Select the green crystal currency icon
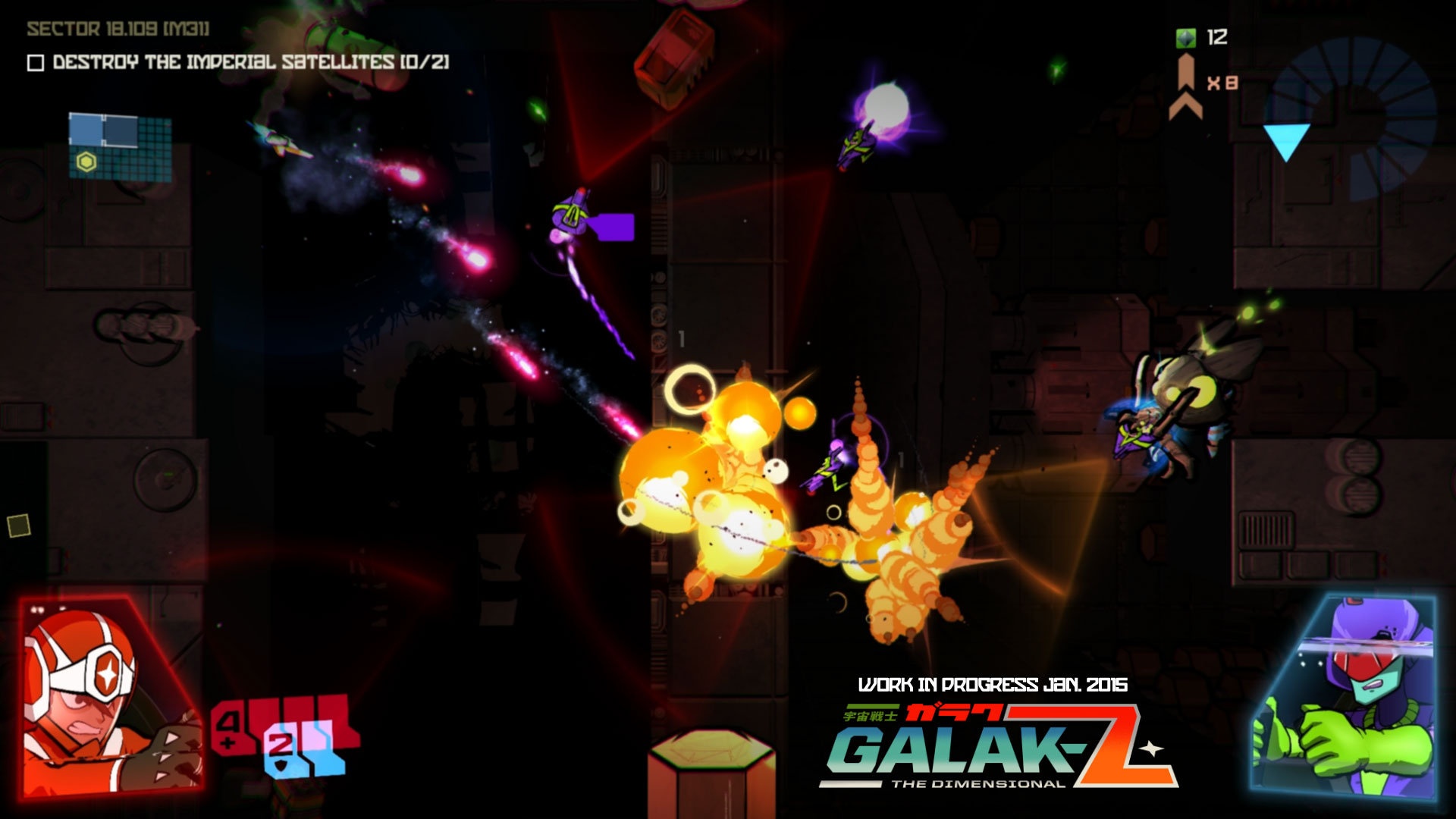1456x819 pixels. (x=1185, y=36)
